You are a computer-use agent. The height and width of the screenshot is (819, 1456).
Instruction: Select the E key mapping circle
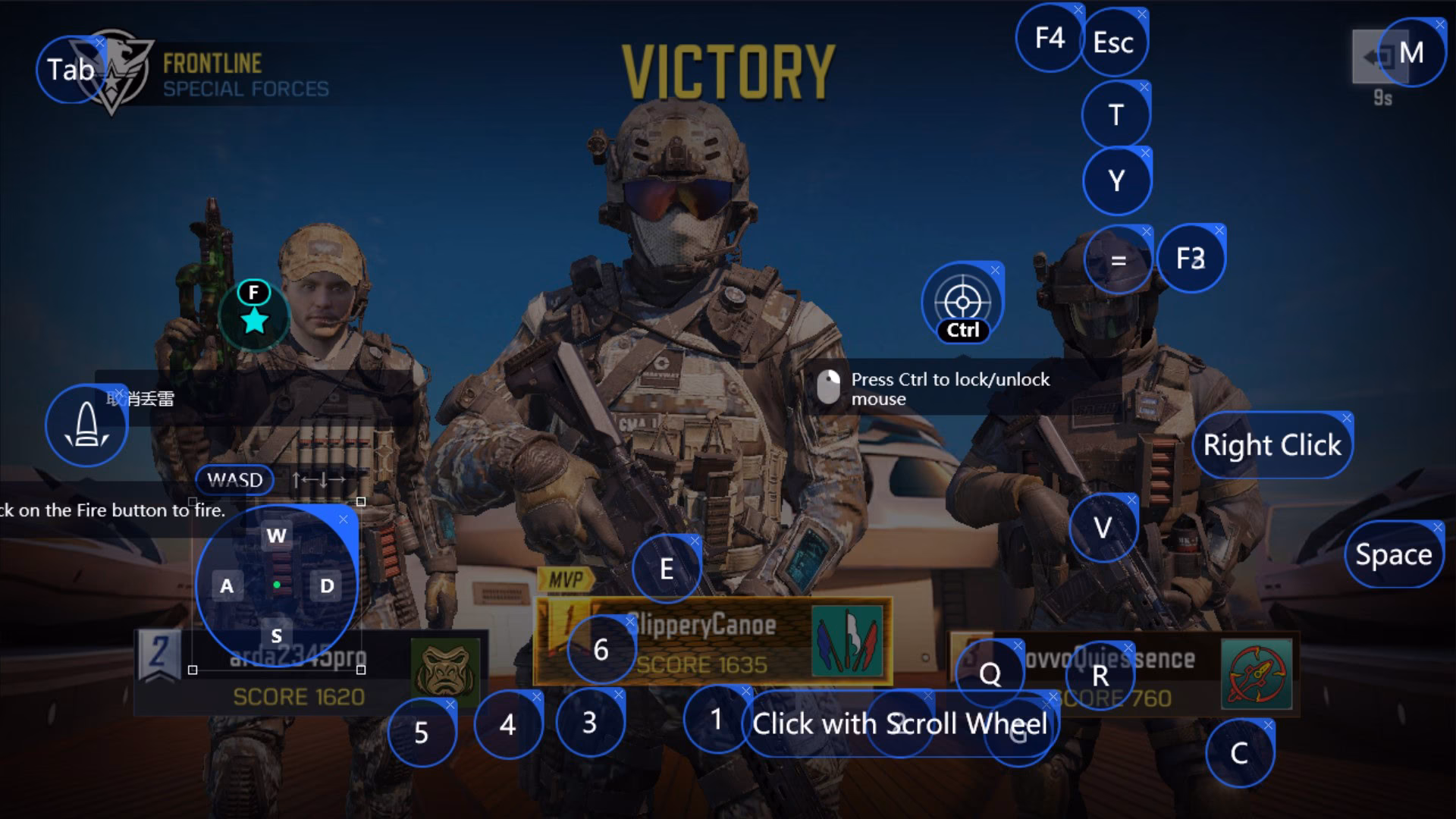(x=667, y=568)
